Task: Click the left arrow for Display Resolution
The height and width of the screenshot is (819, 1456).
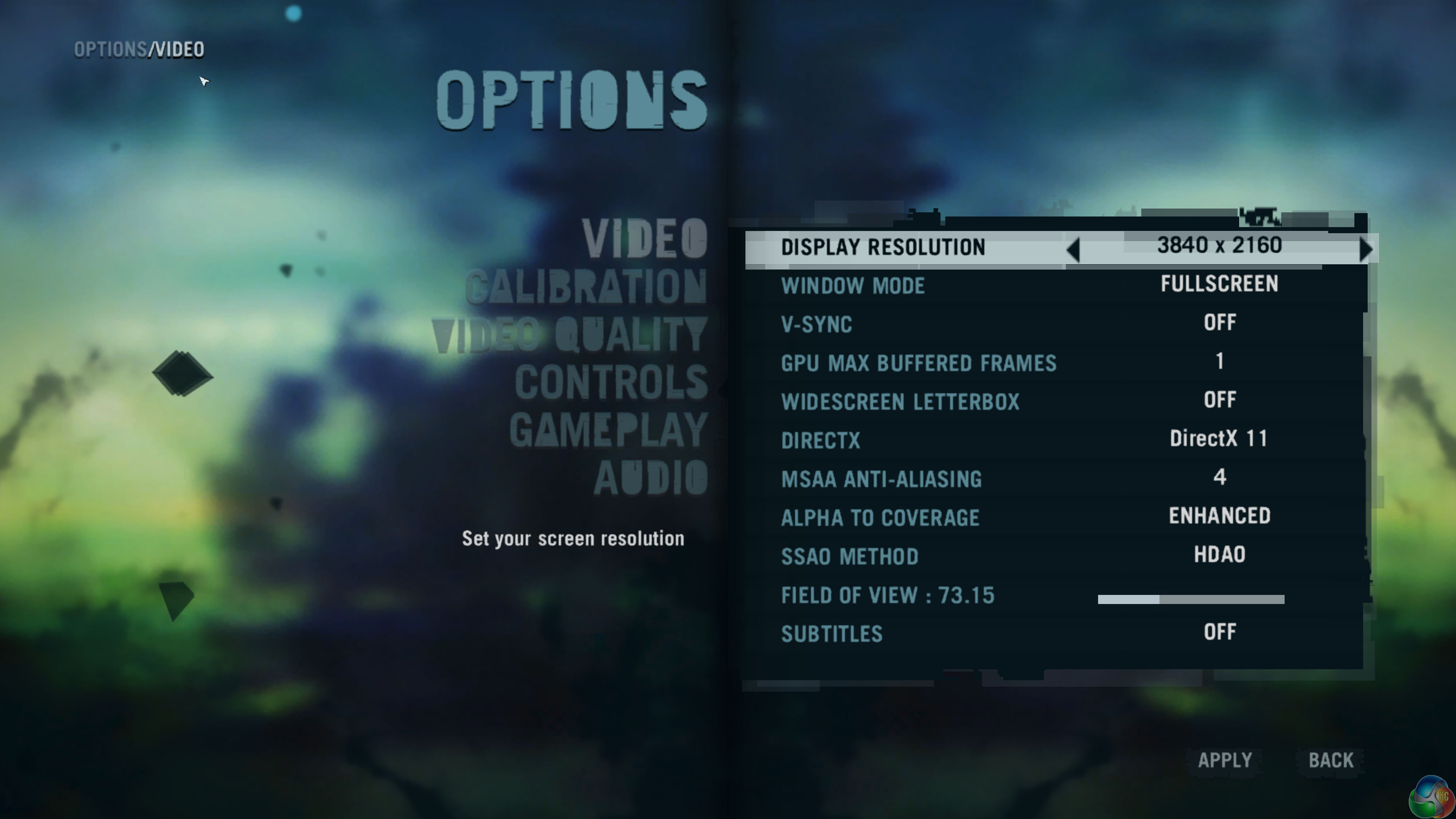Action: coord(1073,249)
